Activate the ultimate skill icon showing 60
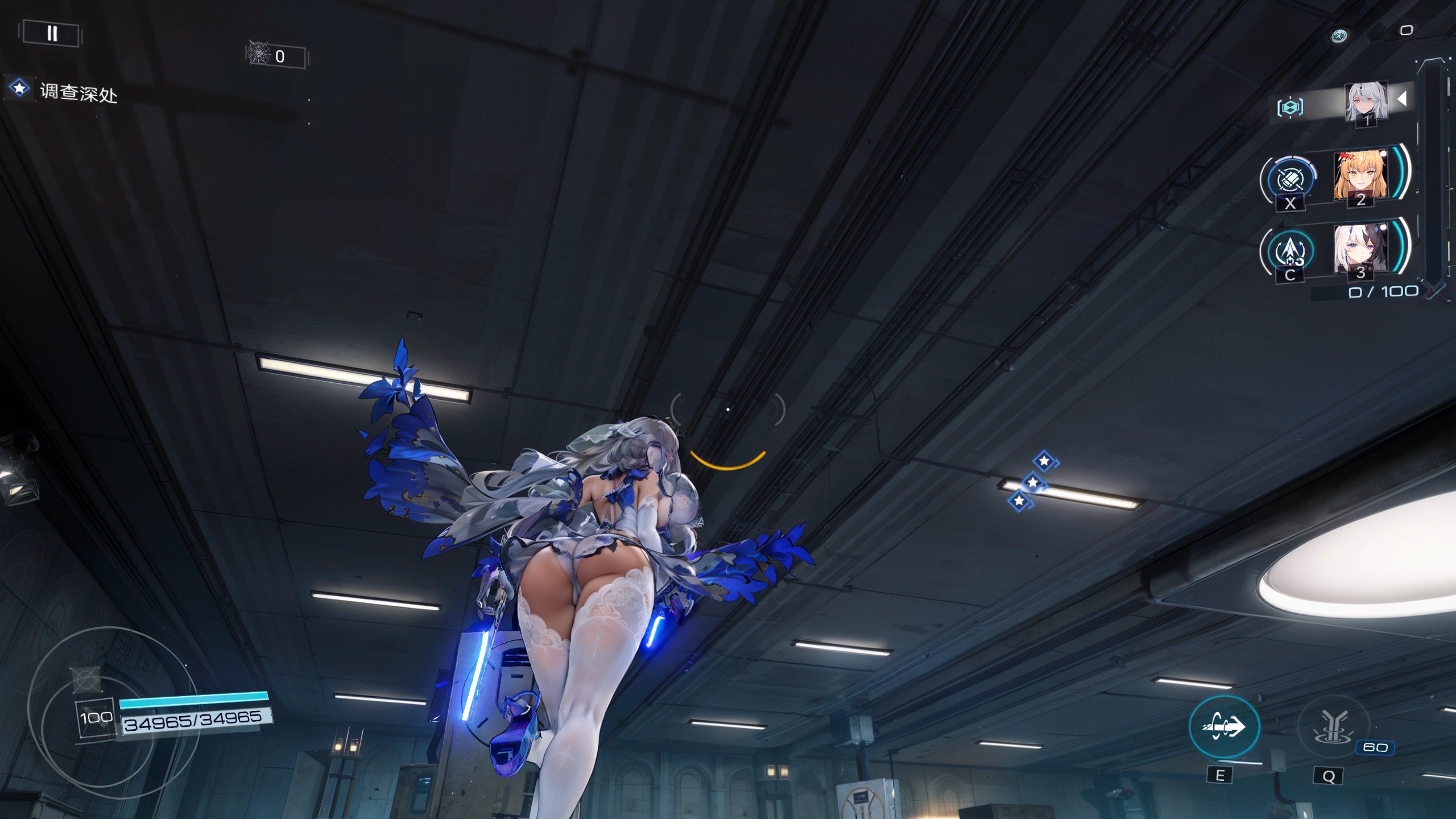1456x819 pixels. click(1333, 726)
